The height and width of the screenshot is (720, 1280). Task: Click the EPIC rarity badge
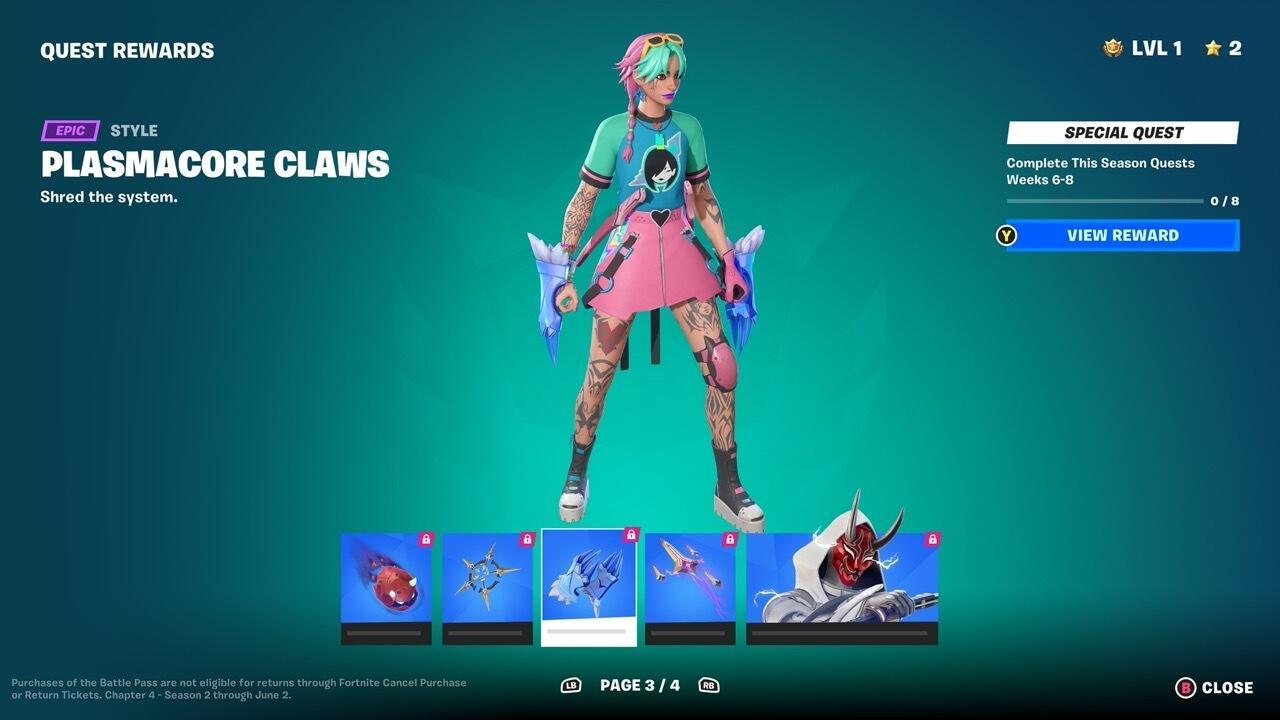[x=69, y=130]
